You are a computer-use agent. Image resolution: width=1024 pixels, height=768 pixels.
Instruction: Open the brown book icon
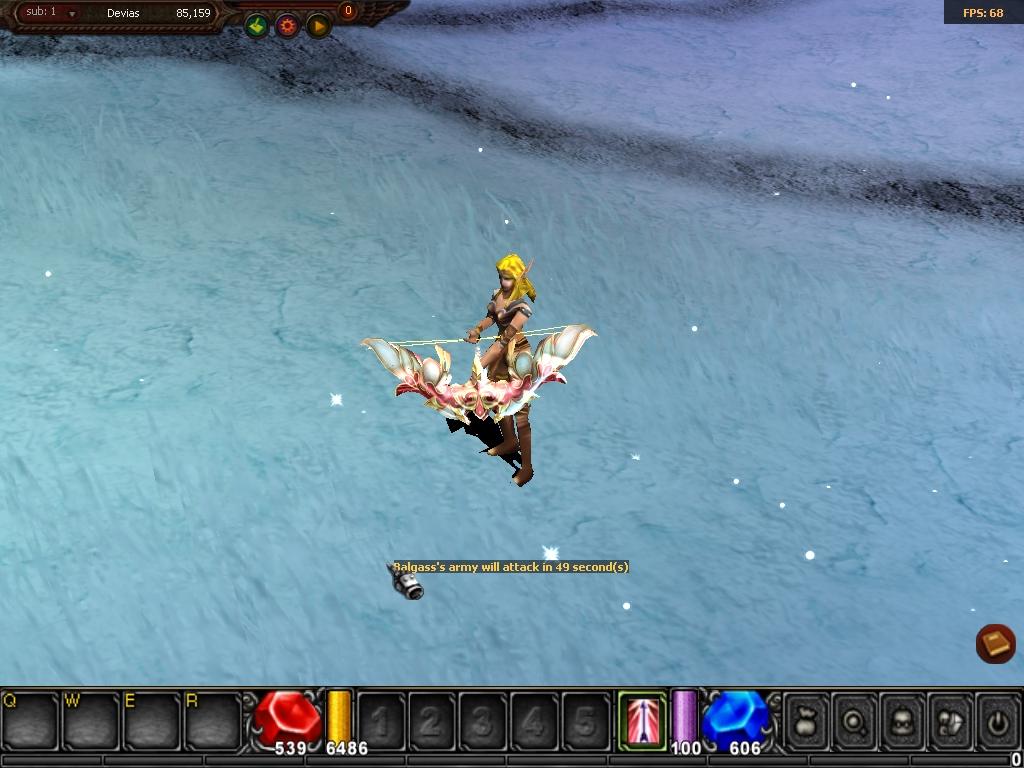995,643
